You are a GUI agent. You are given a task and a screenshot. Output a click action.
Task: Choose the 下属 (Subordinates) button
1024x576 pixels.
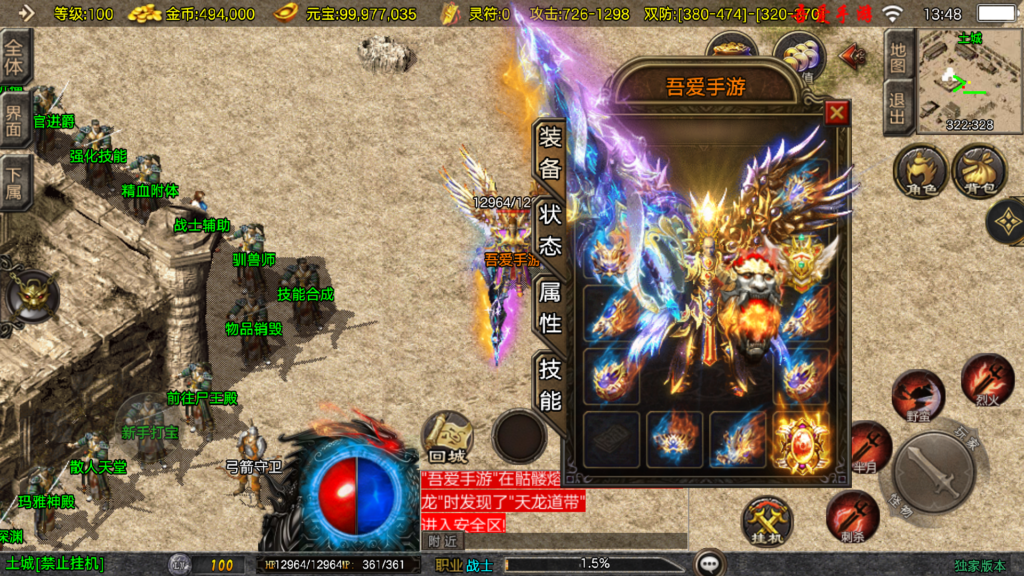point(14,181)
